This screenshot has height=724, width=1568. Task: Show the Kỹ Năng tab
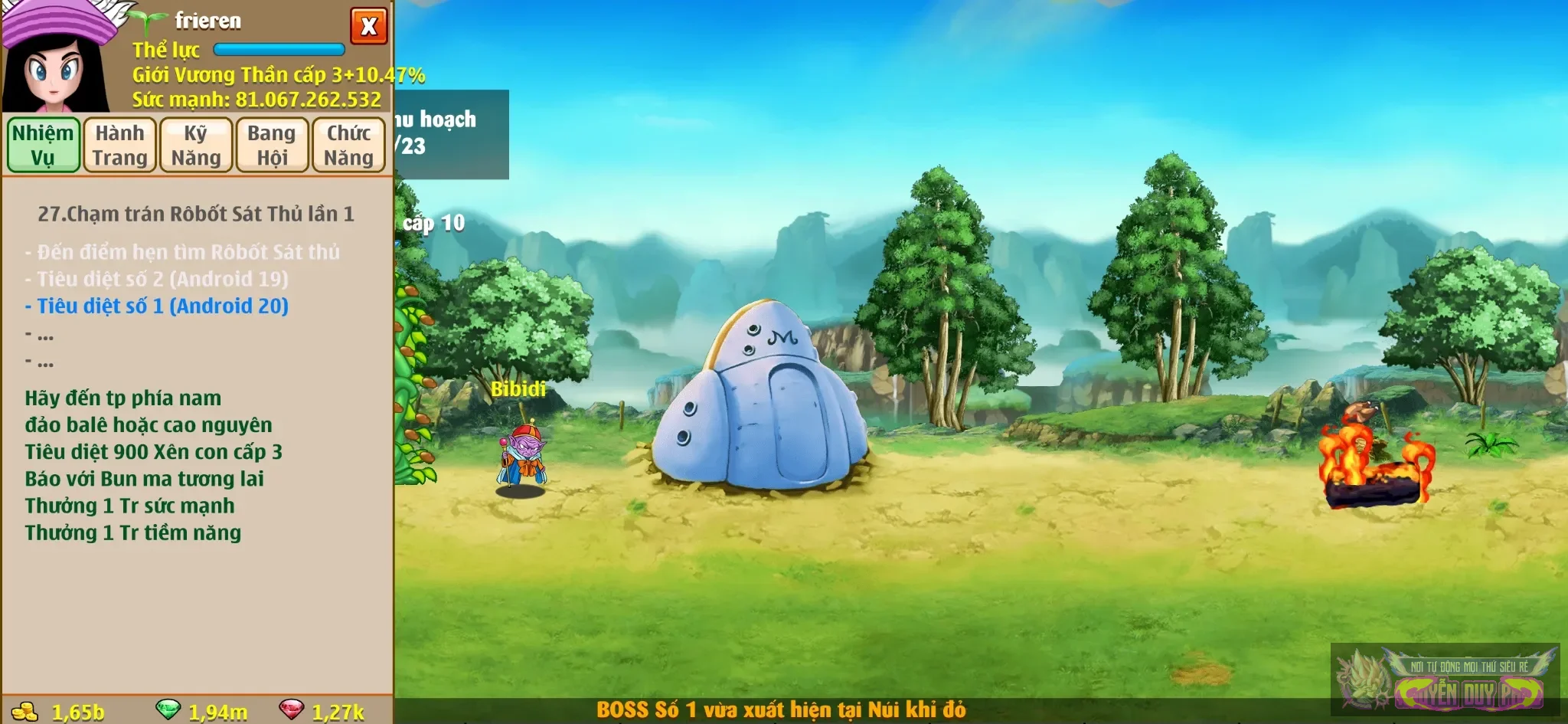pyautogui.click(x=196, y=145)
